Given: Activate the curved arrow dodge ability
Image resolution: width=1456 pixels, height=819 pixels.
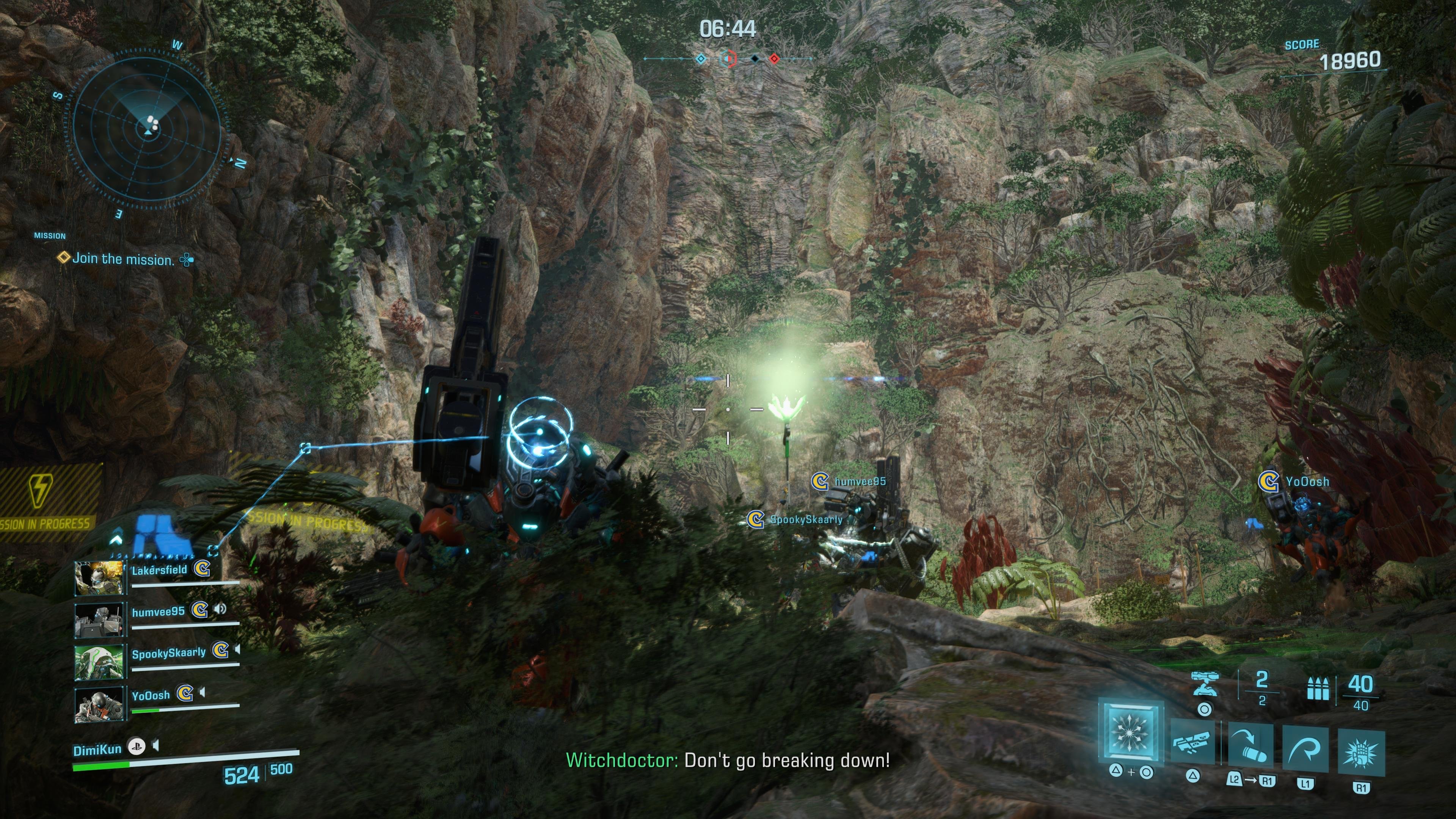Looking at the screenshot, I should tap(1305, 748).
